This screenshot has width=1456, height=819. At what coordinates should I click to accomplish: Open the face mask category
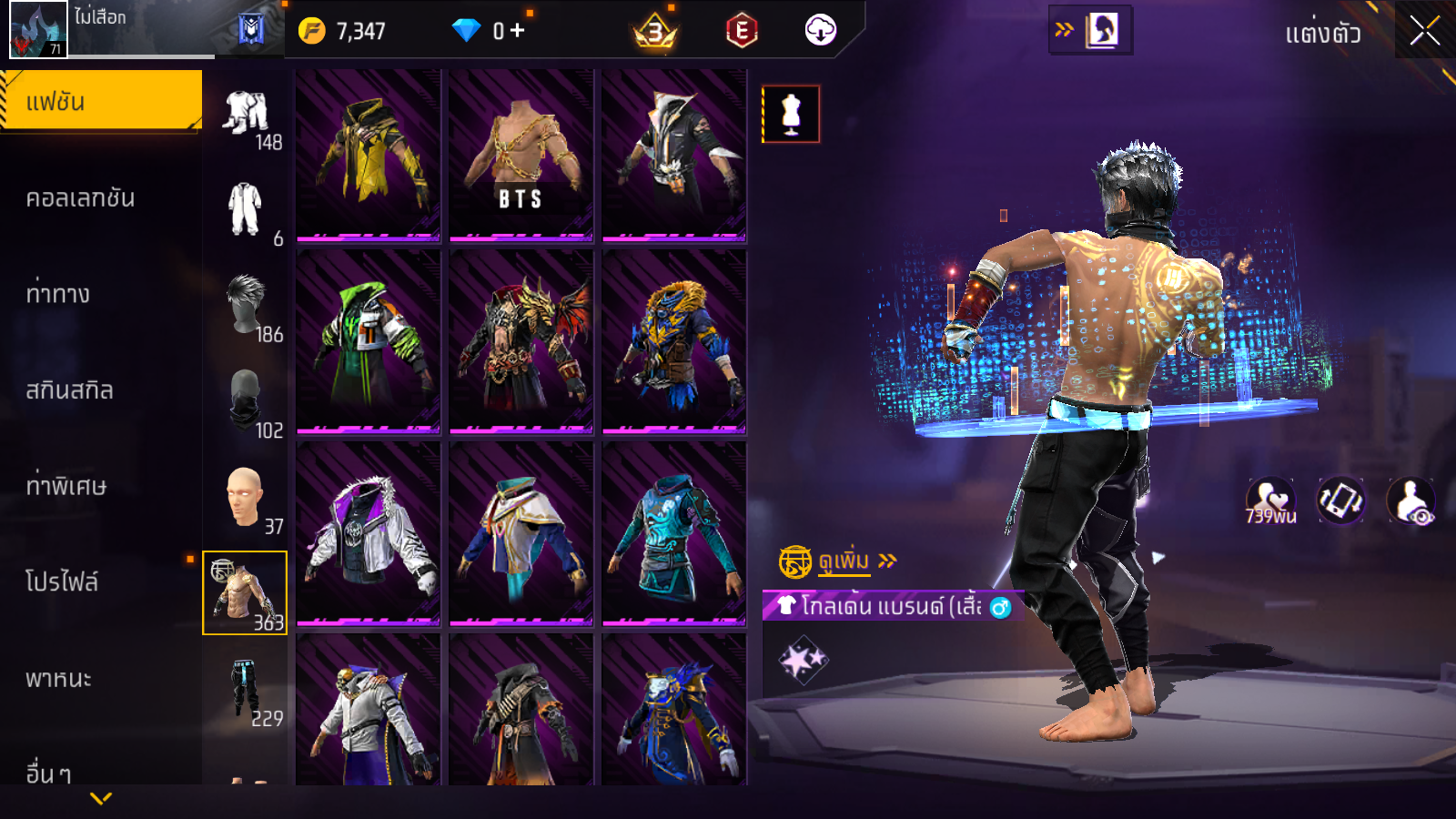[x=246, y=400]
